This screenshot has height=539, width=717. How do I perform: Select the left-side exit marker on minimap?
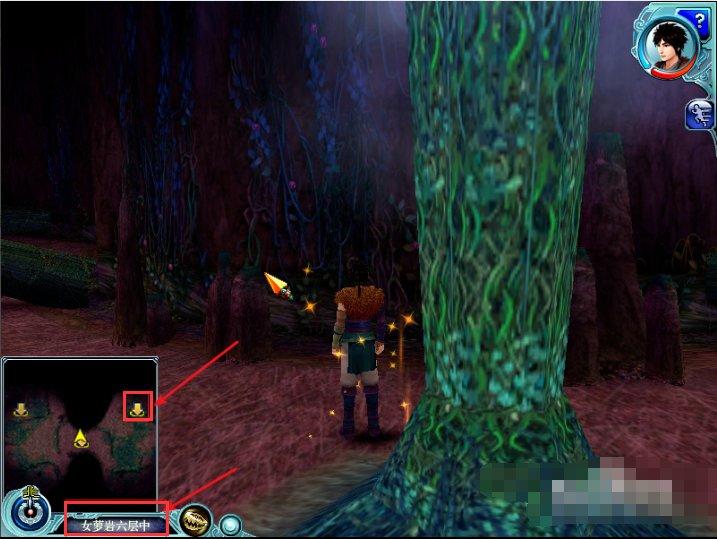click(x=20, y=408)
